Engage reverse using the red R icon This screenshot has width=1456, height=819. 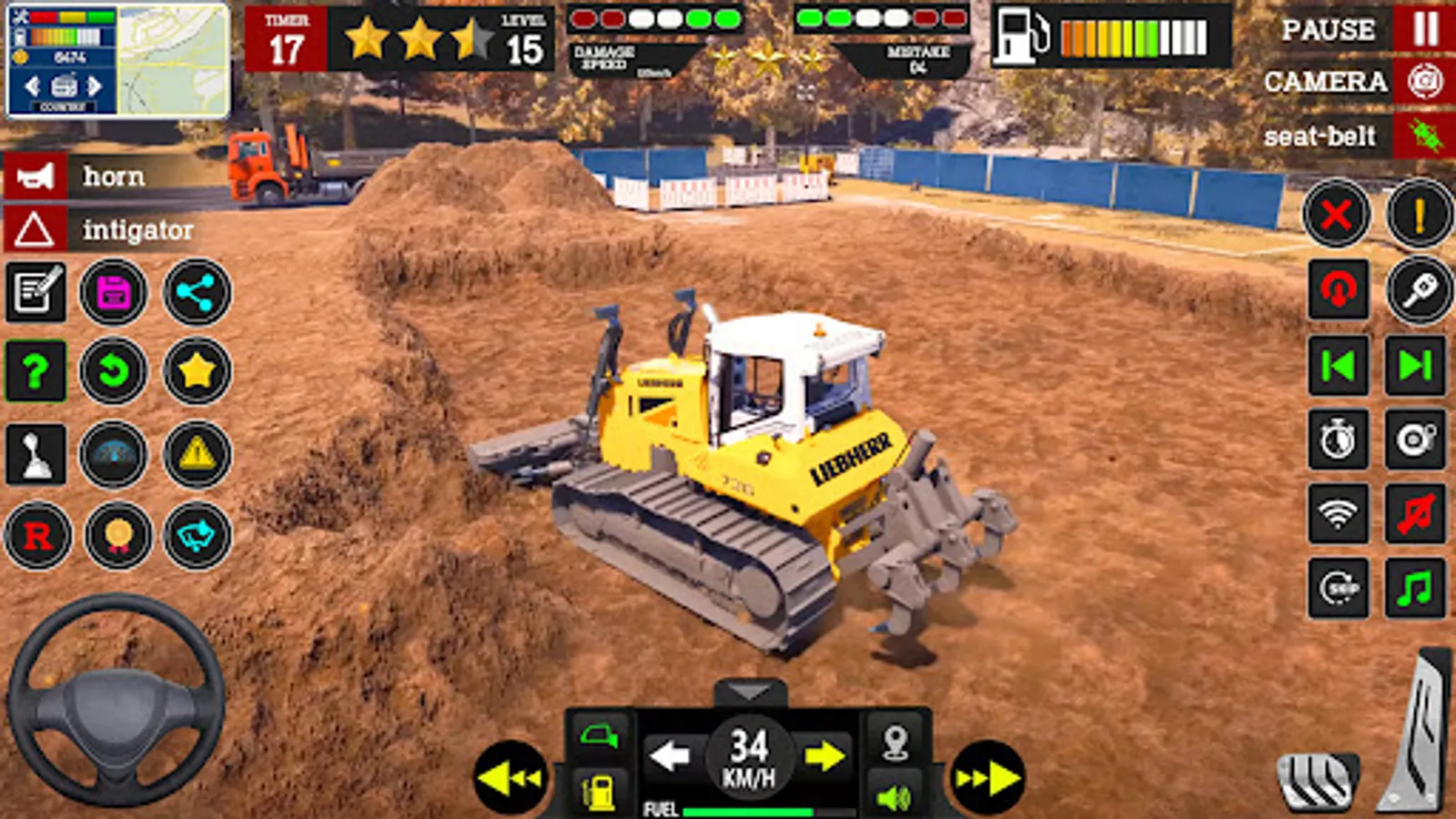[35, 537]
